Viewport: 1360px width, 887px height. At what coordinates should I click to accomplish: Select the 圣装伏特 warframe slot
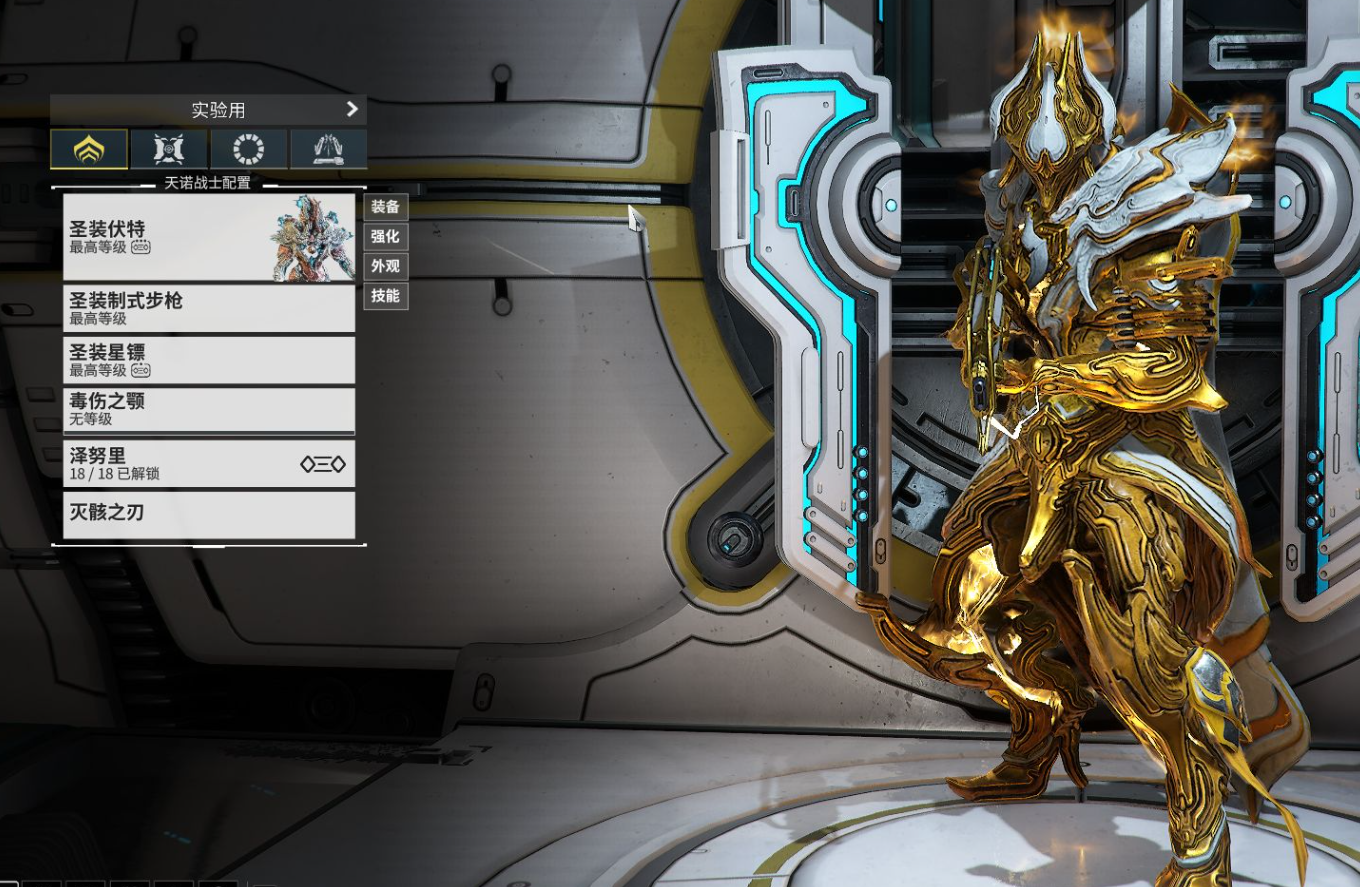pyautogui.click(x=208, y=237)
